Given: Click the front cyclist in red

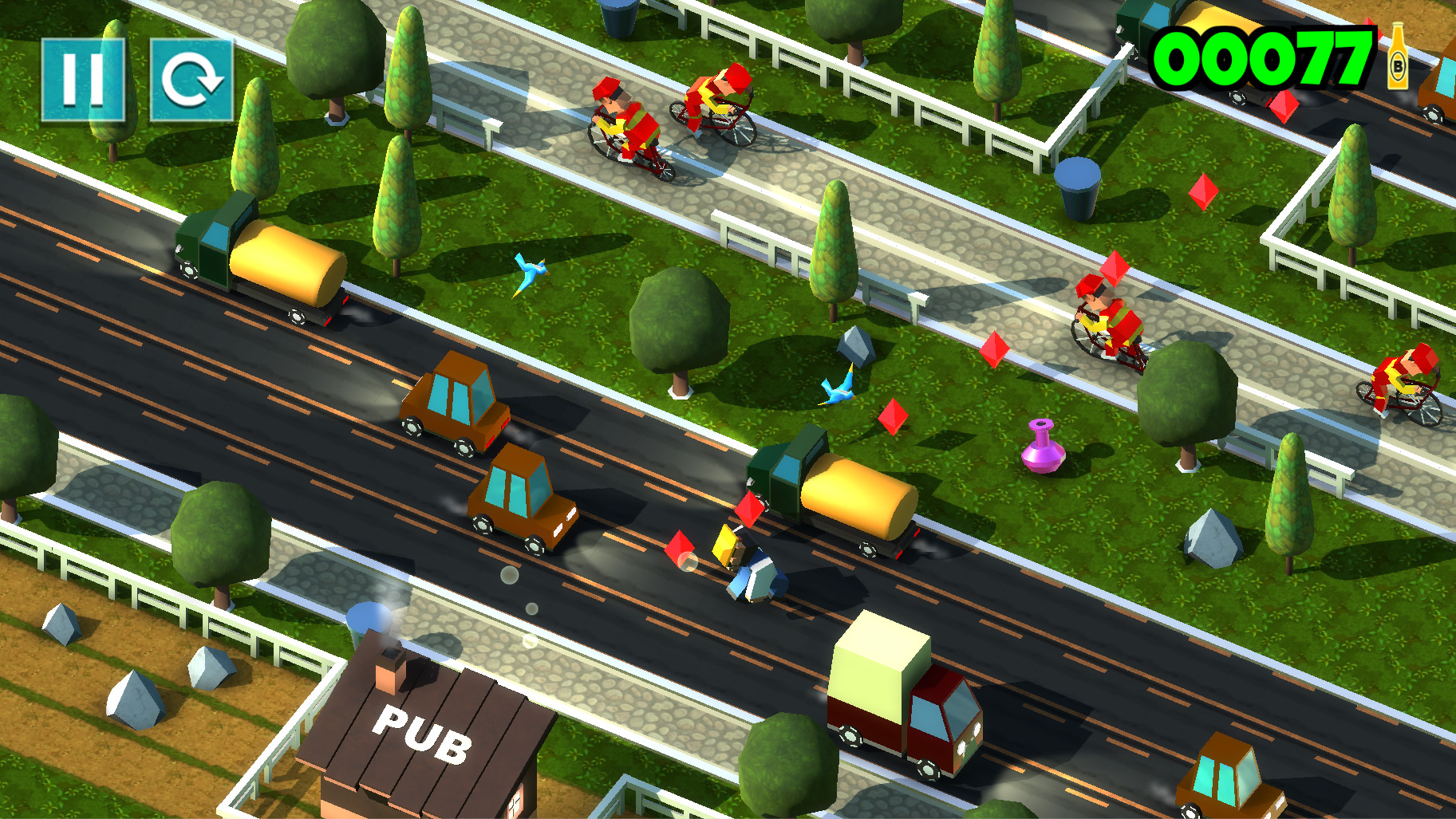Looking at the screenshot, I should (x=626, y=128).
